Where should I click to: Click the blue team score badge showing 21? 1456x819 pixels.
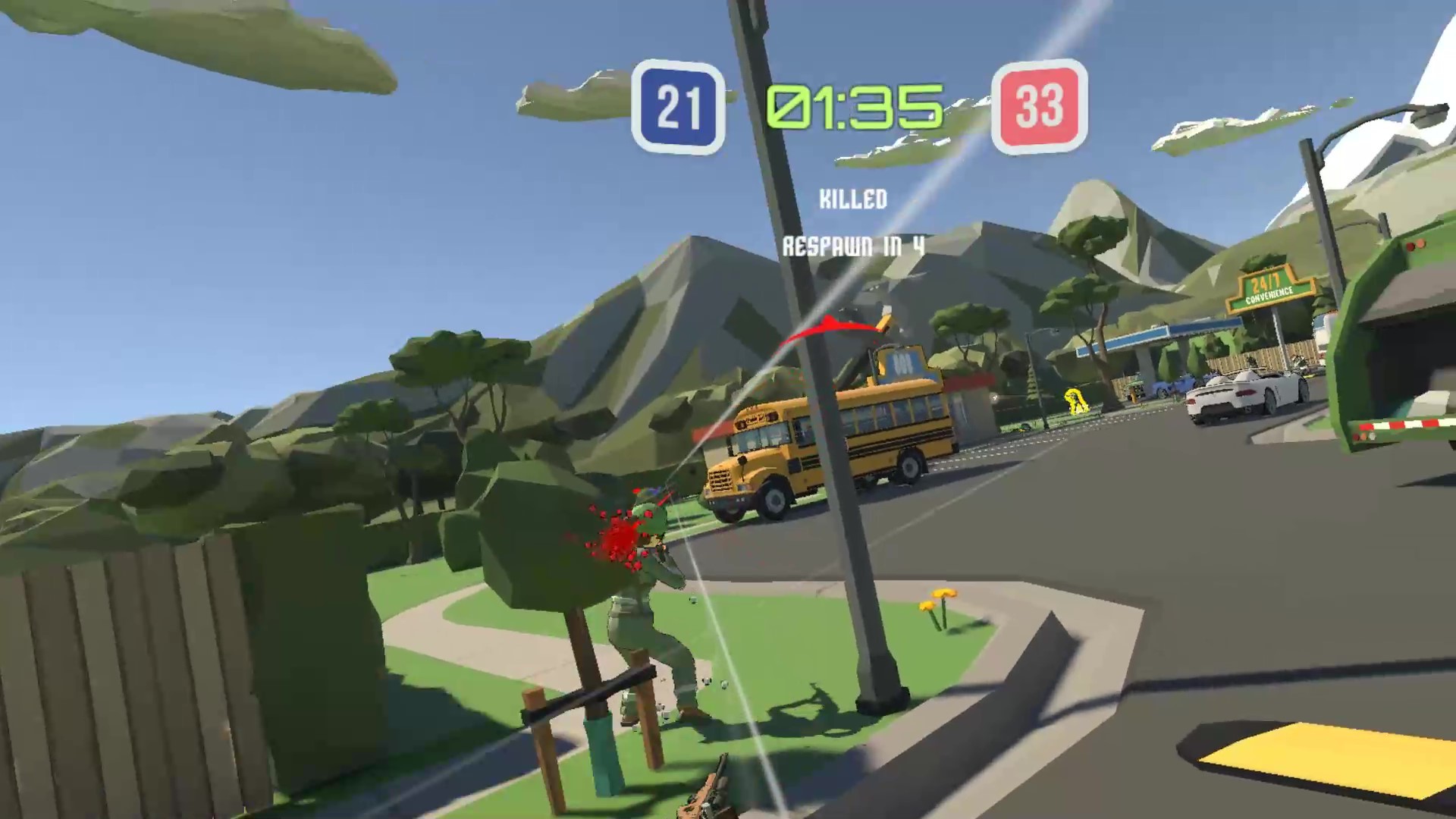point(677,108)
